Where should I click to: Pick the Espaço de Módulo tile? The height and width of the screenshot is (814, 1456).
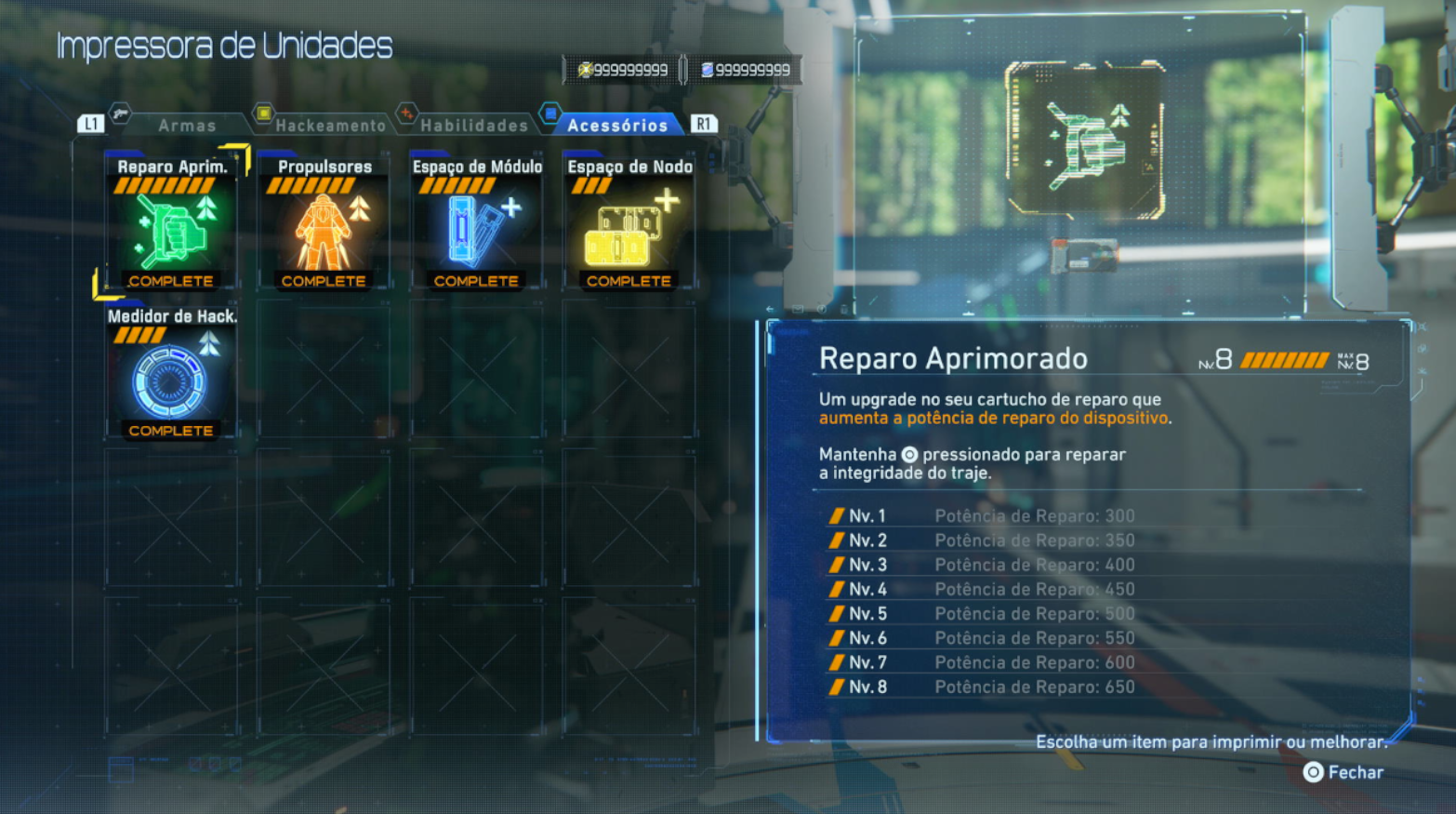point(476,224)
